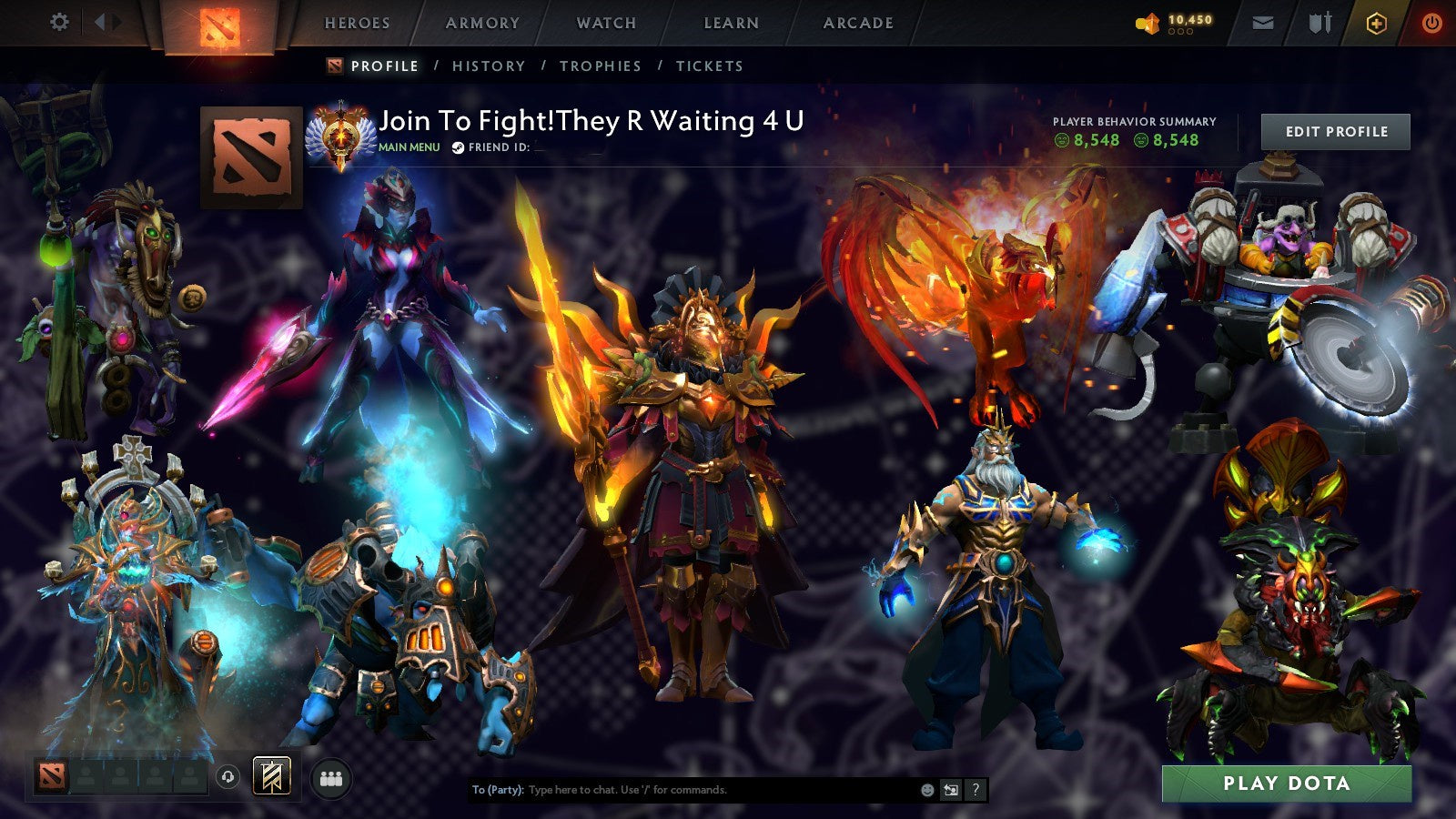The image size is (1456, 819).
Task: Click the battle pass banner icon
Action: click(x=270, y=774)
